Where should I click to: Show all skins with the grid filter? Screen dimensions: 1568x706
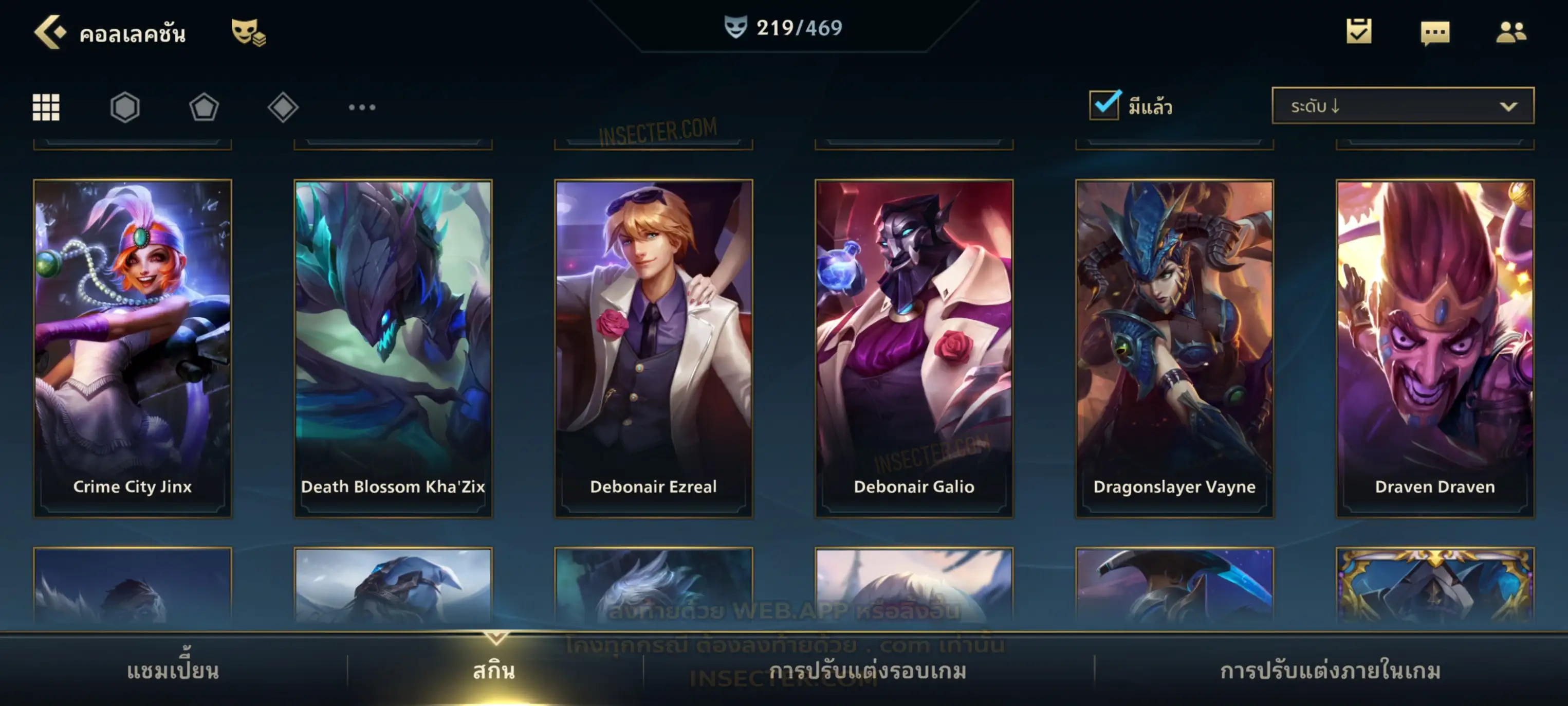(46, 108)
